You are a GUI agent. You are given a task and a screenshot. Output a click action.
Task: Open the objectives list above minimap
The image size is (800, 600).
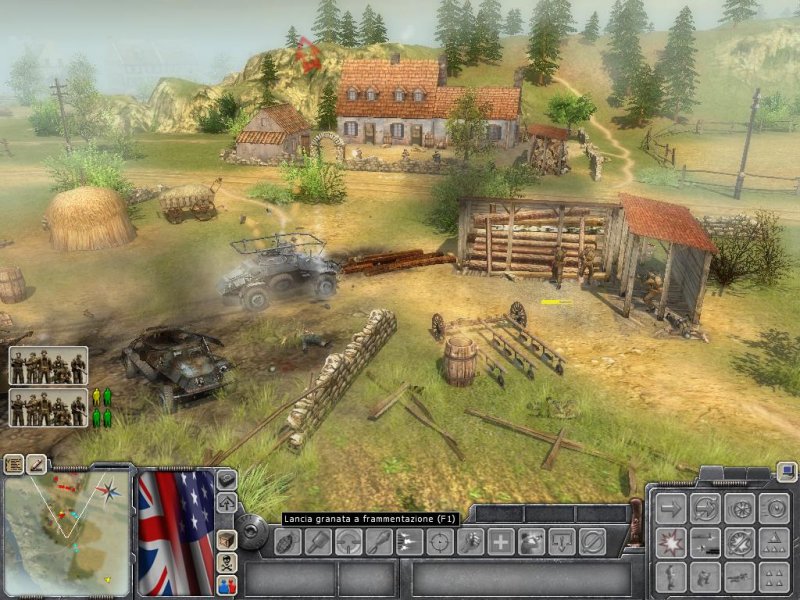click(14, 464)
